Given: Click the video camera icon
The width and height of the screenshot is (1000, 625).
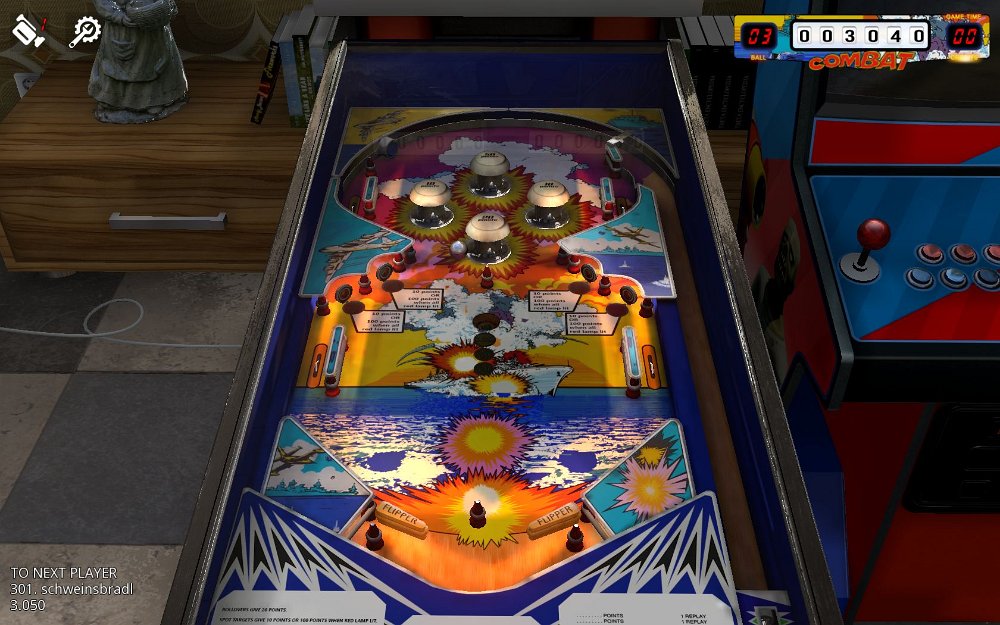Looking at the screenshot, I should (29, 31).
